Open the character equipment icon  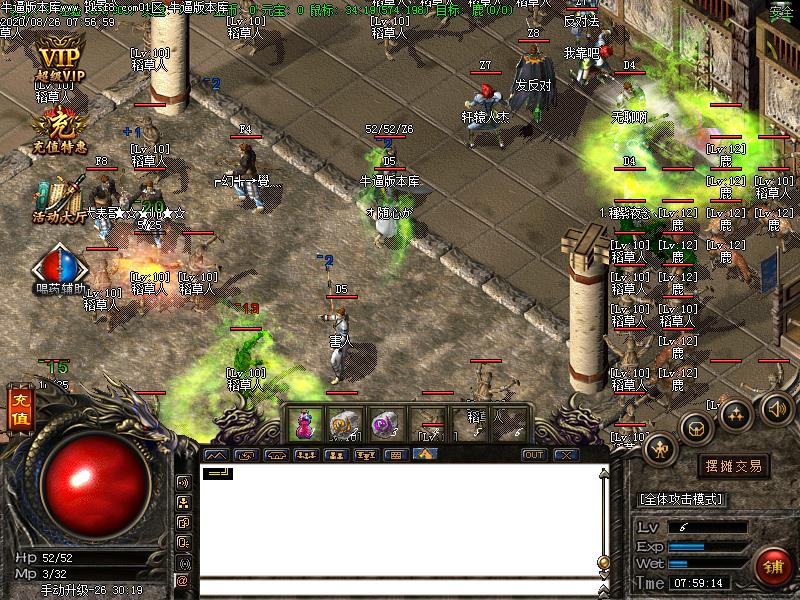click(x=660, y=448)
